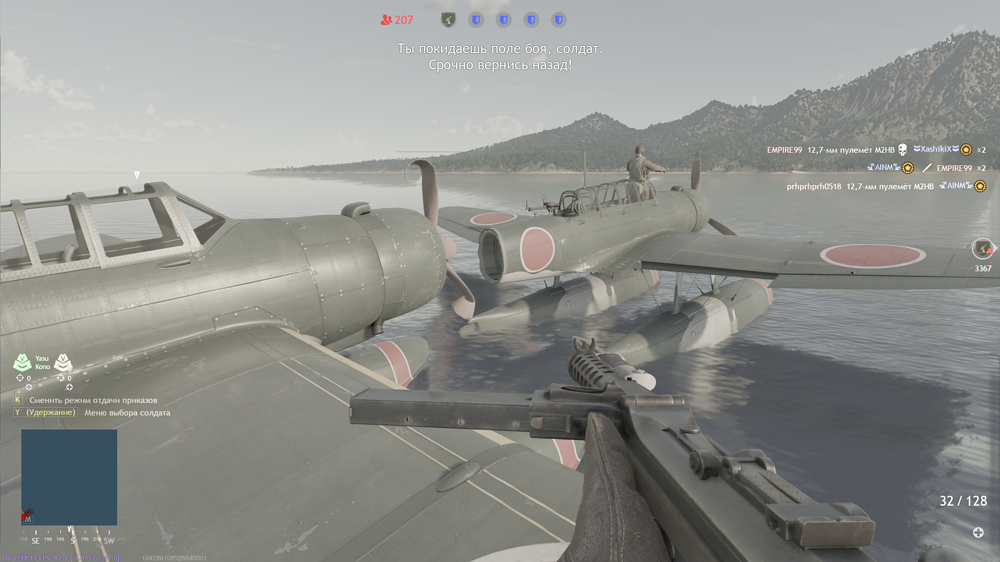Select squad member Yasu Kono's icon
1000x562 pixels.
(22, 362)
